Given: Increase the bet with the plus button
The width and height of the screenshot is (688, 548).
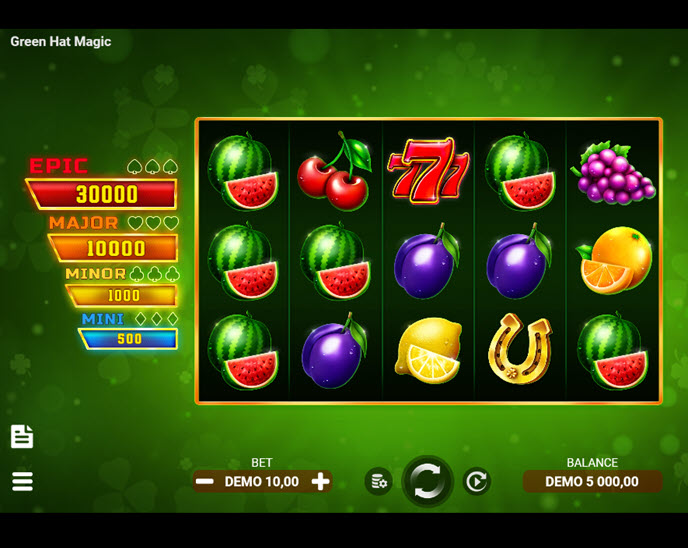Looking at the screenshot, I should coord(320,482).
